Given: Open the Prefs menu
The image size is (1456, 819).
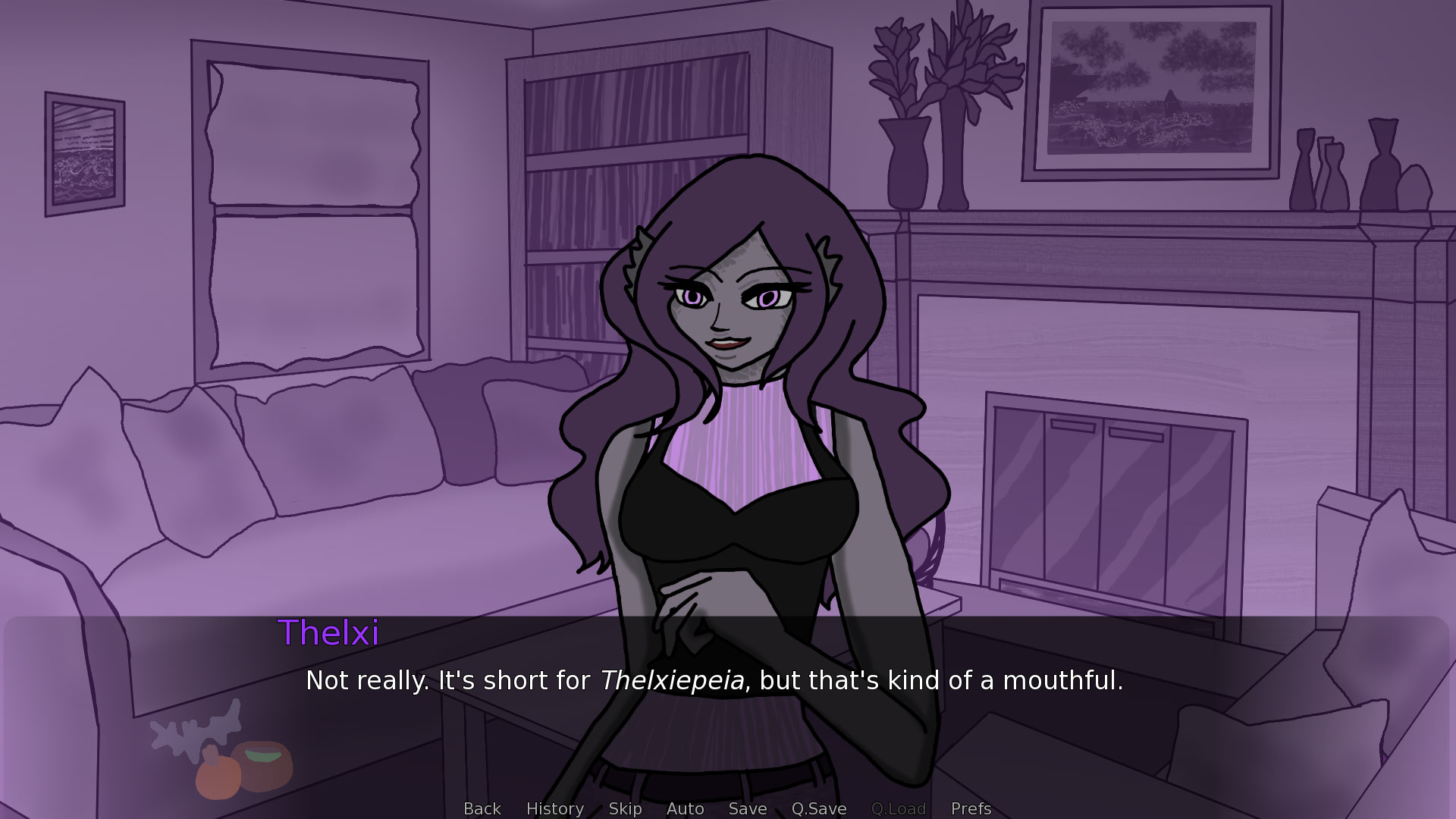Looking at the screenshot, I should (971, 808).
